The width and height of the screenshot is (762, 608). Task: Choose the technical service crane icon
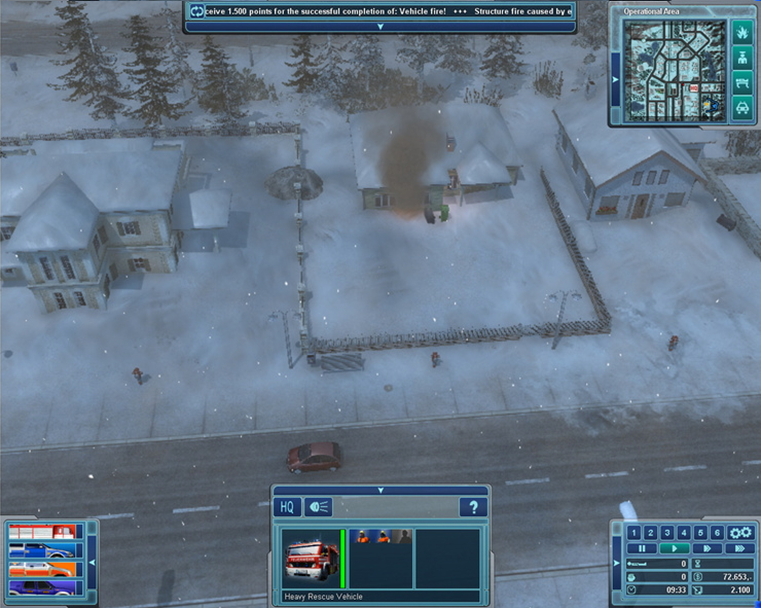(742, 84)
